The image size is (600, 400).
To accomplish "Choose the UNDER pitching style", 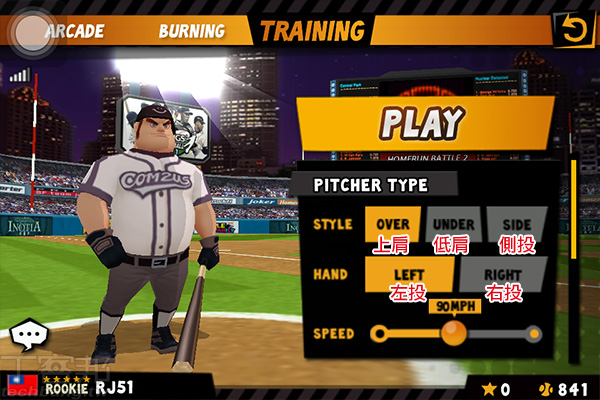I will coord(454,225).
